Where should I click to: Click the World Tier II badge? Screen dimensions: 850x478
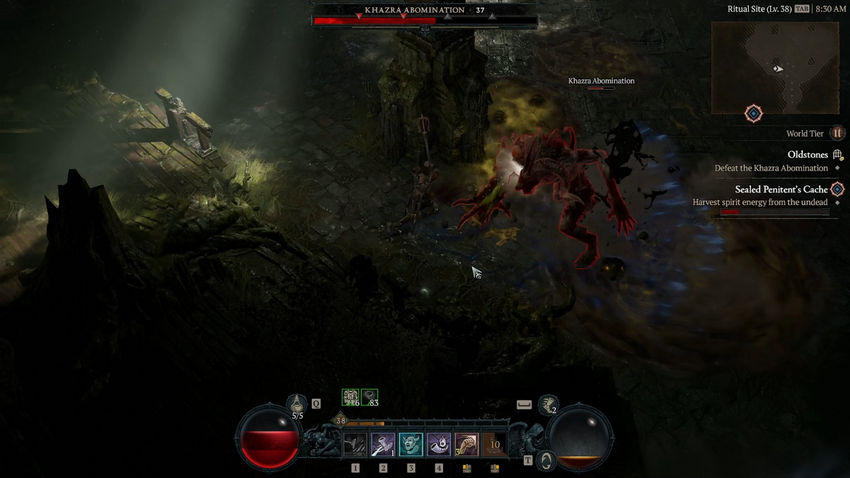pyautogui.click(x=837, y=133)
